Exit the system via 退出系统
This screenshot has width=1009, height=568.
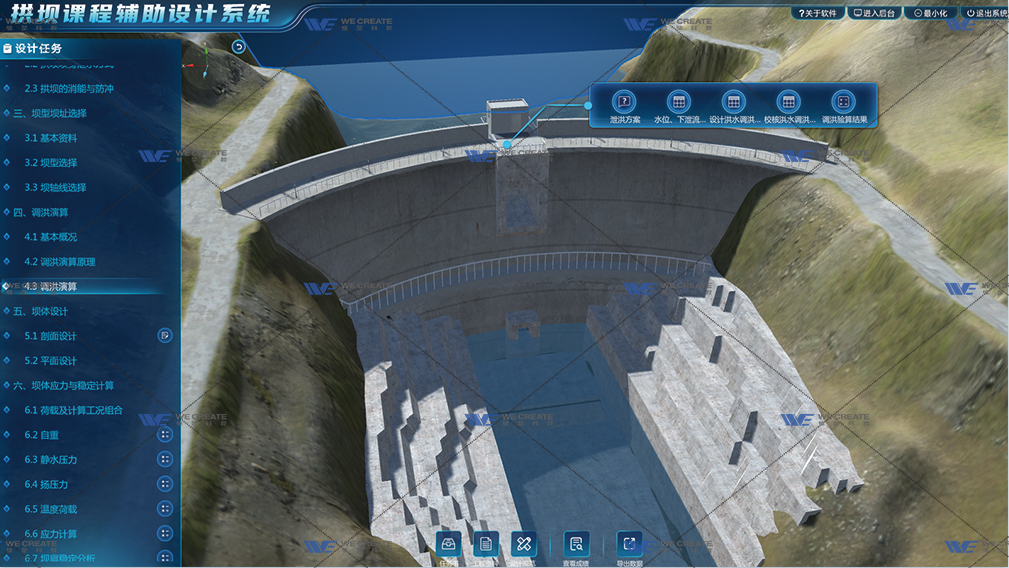(x=986, y=13)
